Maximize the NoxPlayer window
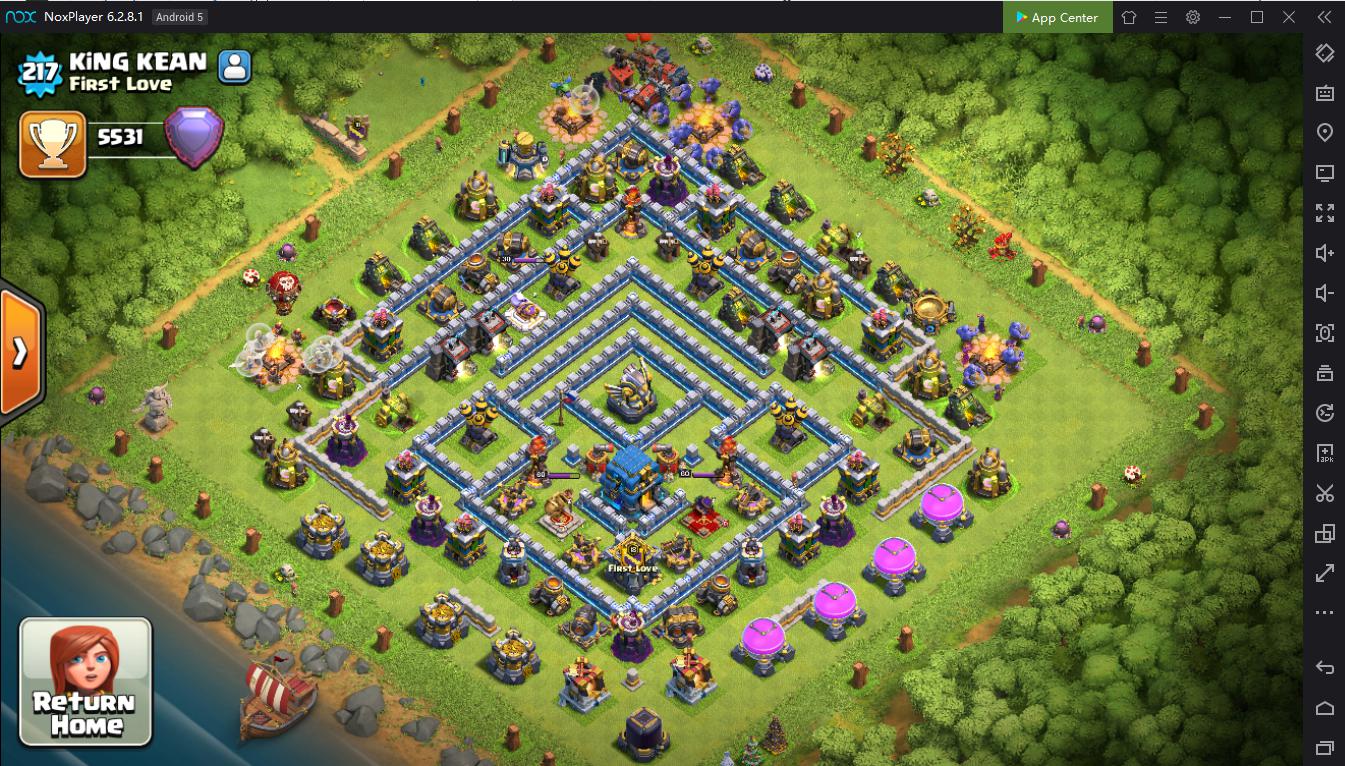Screen dimensions: 1345x766 pos(1257,17)
